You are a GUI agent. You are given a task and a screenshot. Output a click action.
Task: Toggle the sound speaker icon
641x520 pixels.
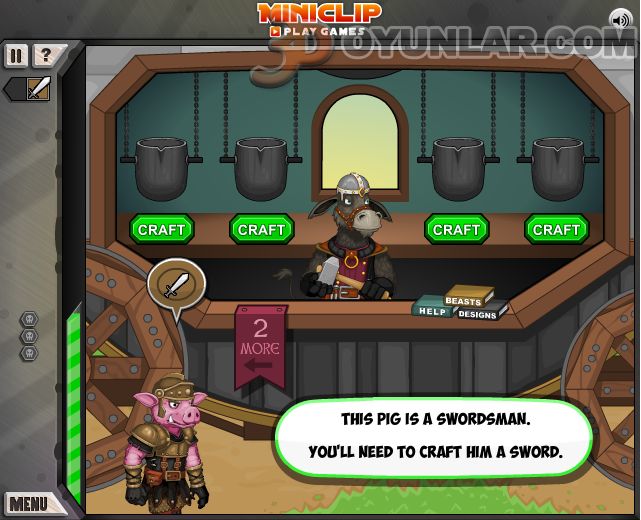pos(620,19)
